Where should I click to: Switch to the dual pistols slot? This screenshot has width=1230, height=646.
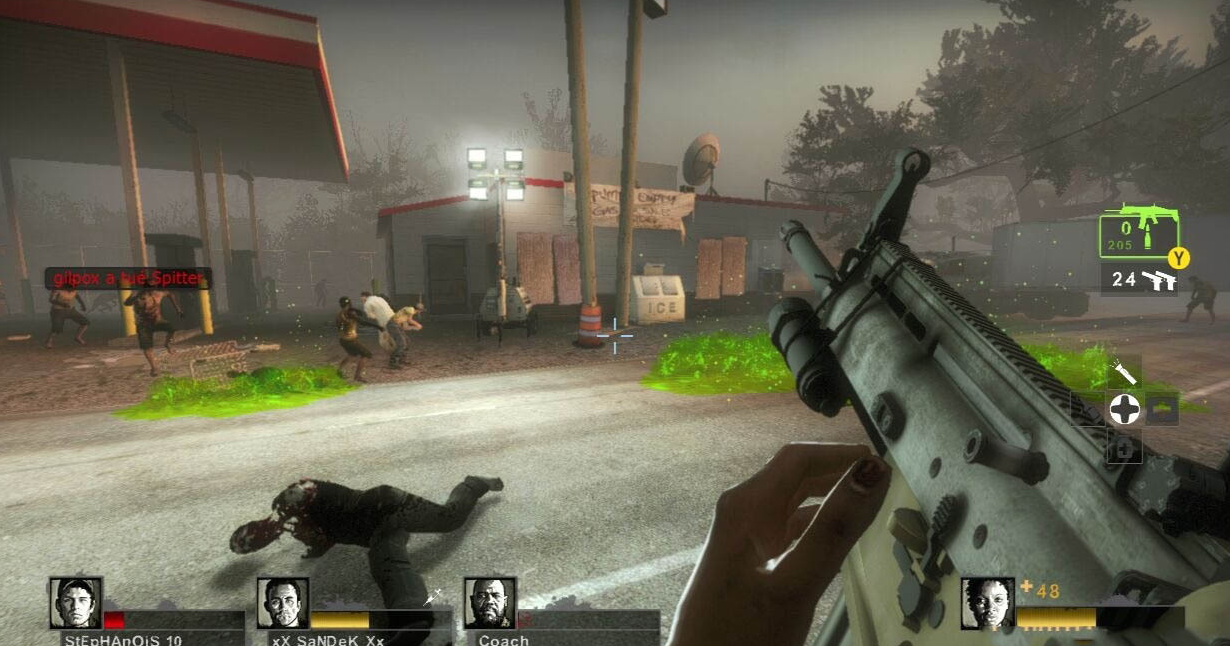coord(1139,280)
